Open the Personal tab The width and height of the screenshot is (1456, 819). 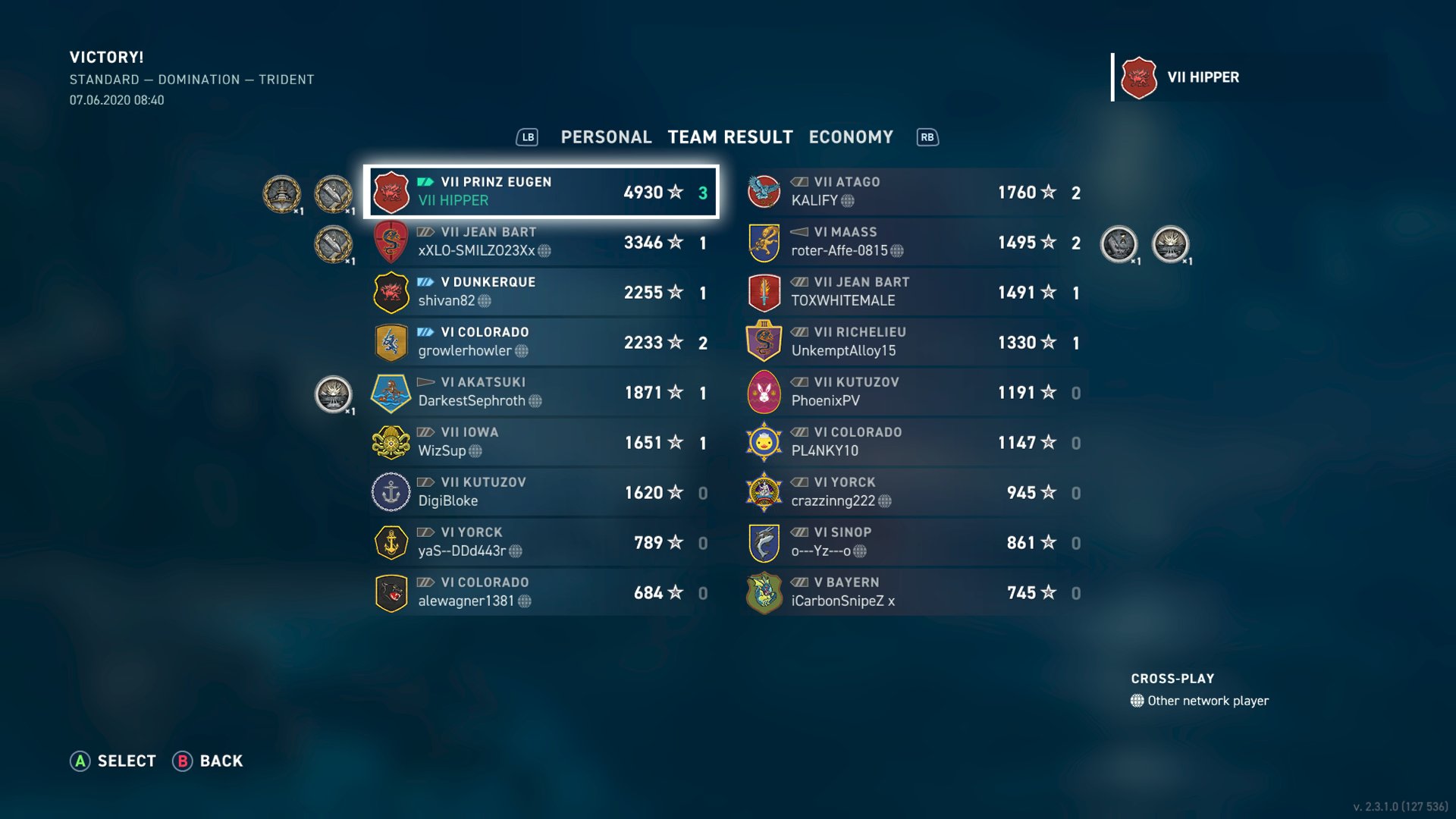(605, 137)
